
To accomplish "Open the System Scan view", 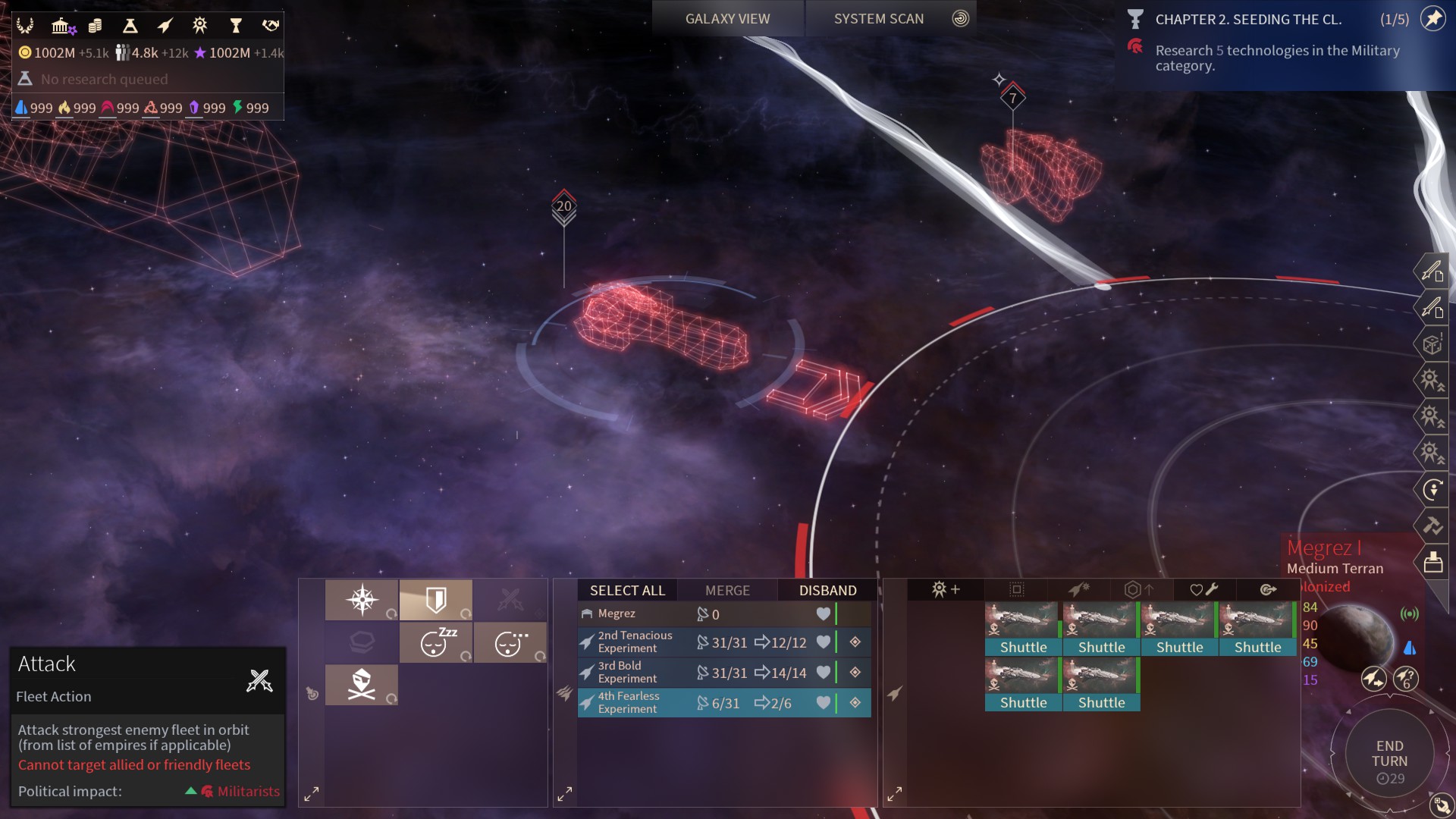I will (x=879, y=19).
